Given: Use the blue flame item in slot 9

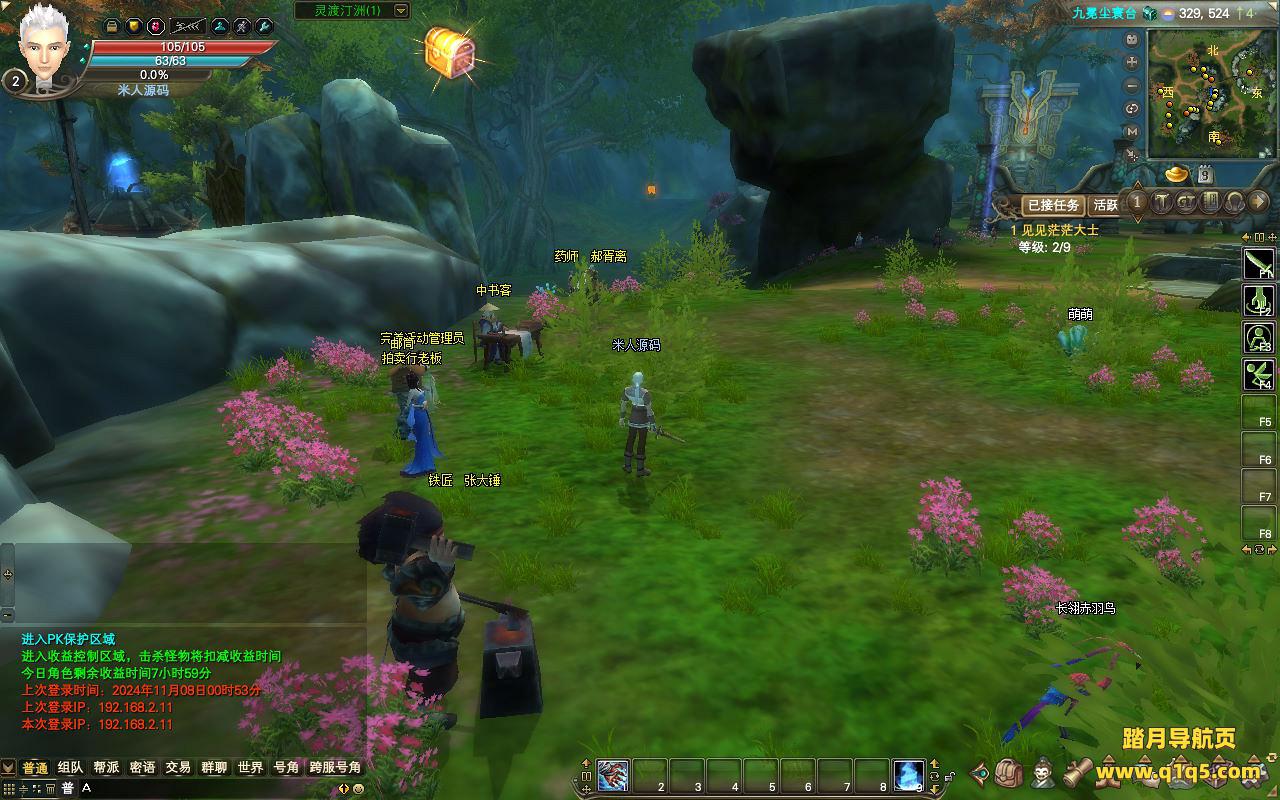Looking at the screenshot, I should [x=908, y=776].
